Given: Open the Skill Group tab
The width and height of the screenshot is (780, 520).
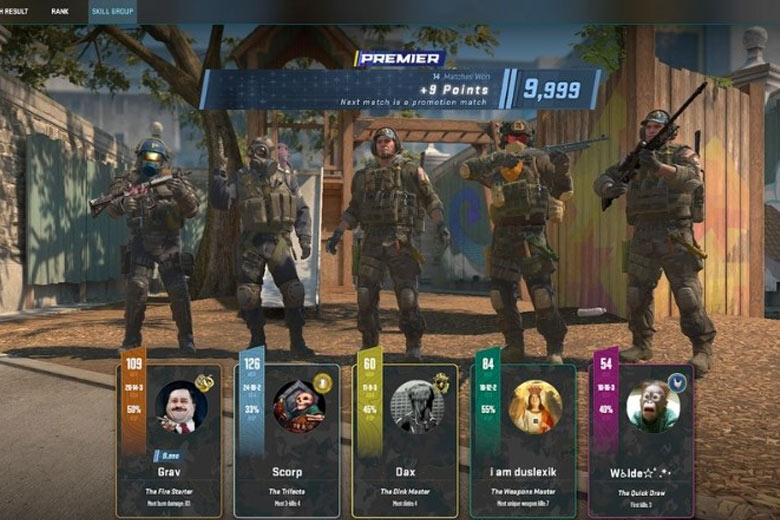Looking at the screenshot, I should click(x=112, y=11).
